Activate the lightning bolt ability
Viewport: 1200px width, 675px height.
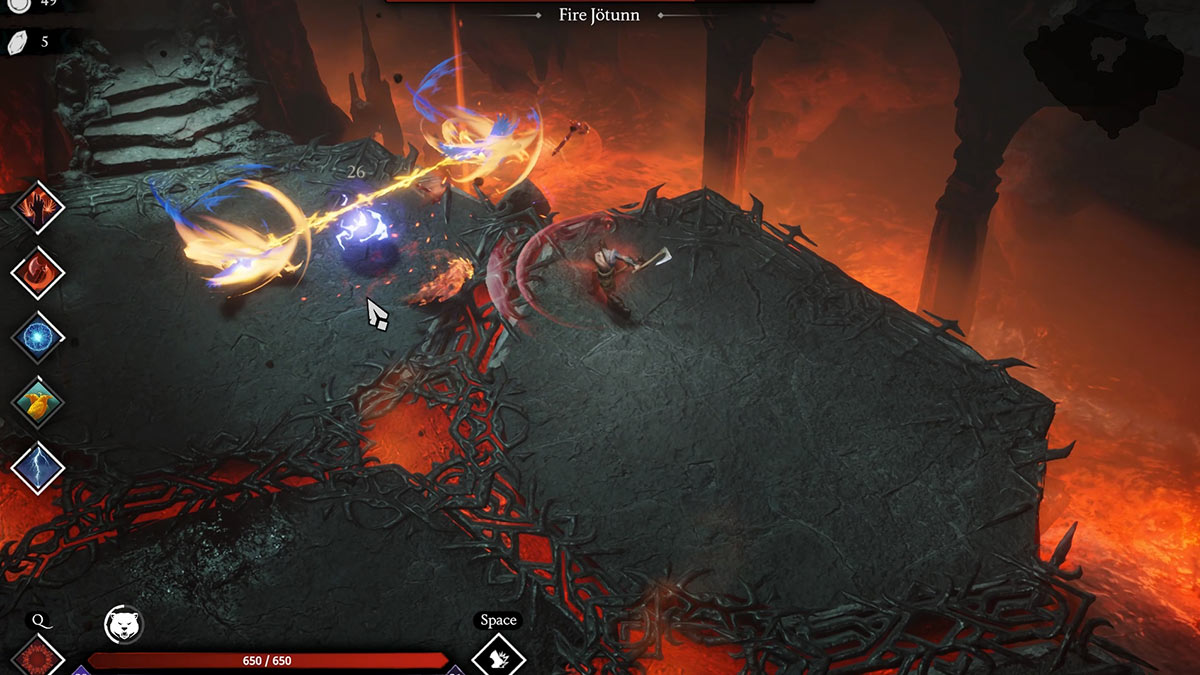pyautogui.click(x=38, y=467)
